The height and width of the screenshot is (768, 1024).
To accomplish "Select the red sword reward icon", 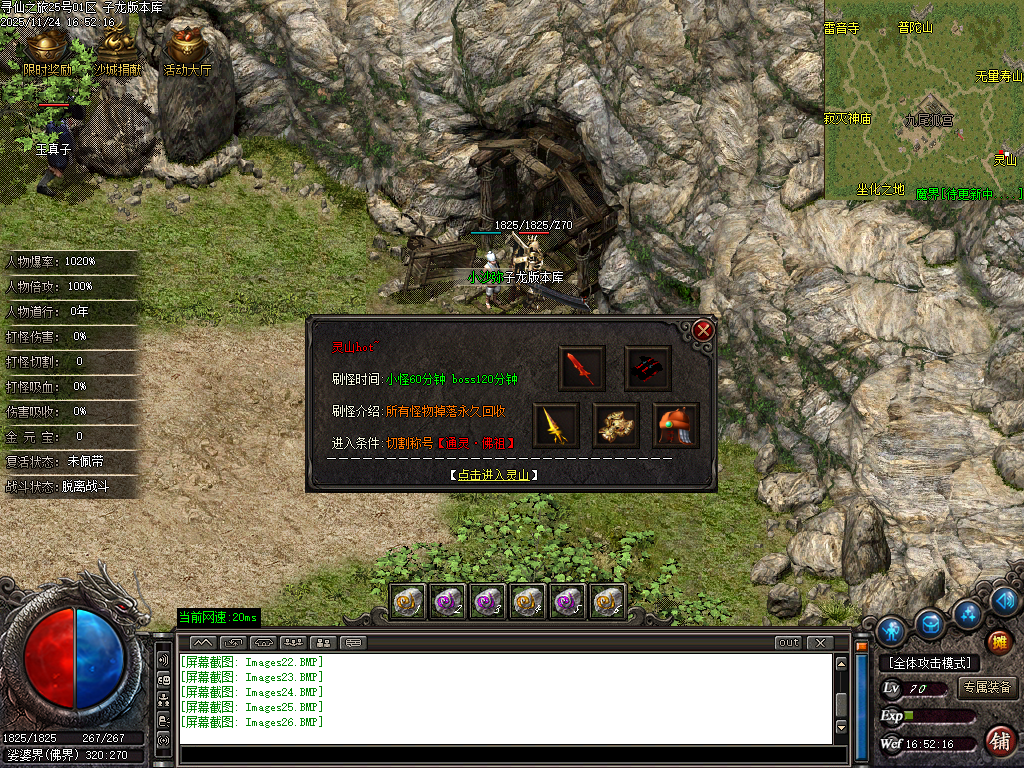I will 581,369.
